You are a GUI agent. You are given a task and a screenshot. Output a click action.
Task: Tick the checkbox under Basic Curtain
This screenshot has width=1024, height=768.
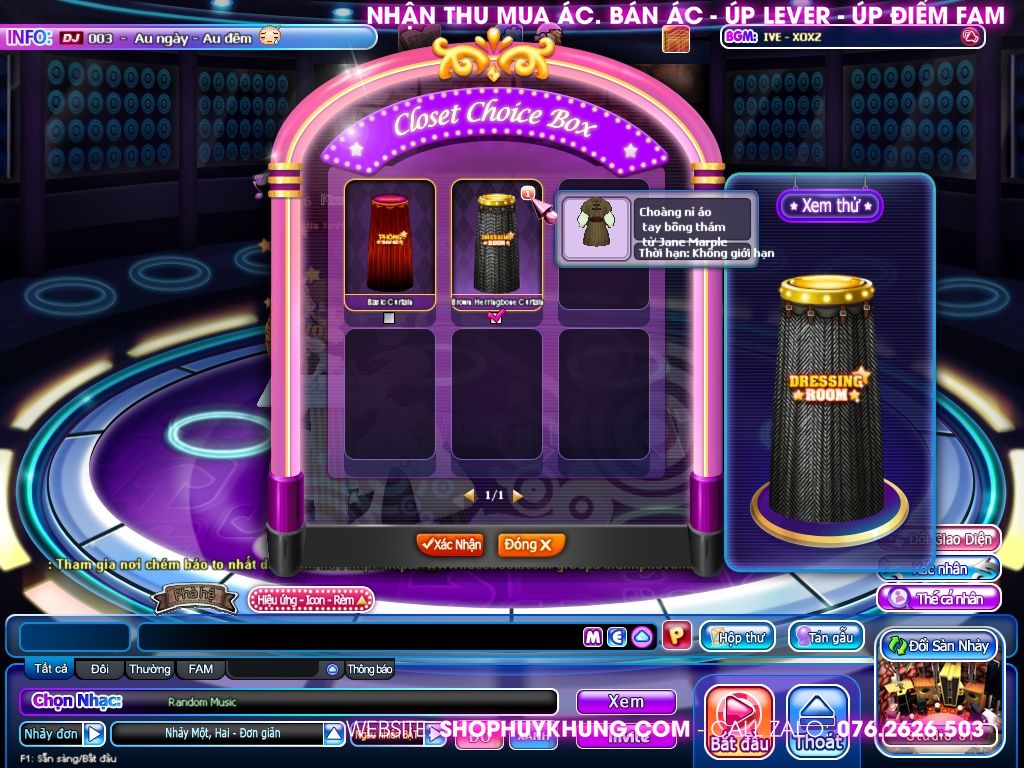pos(389,318)
